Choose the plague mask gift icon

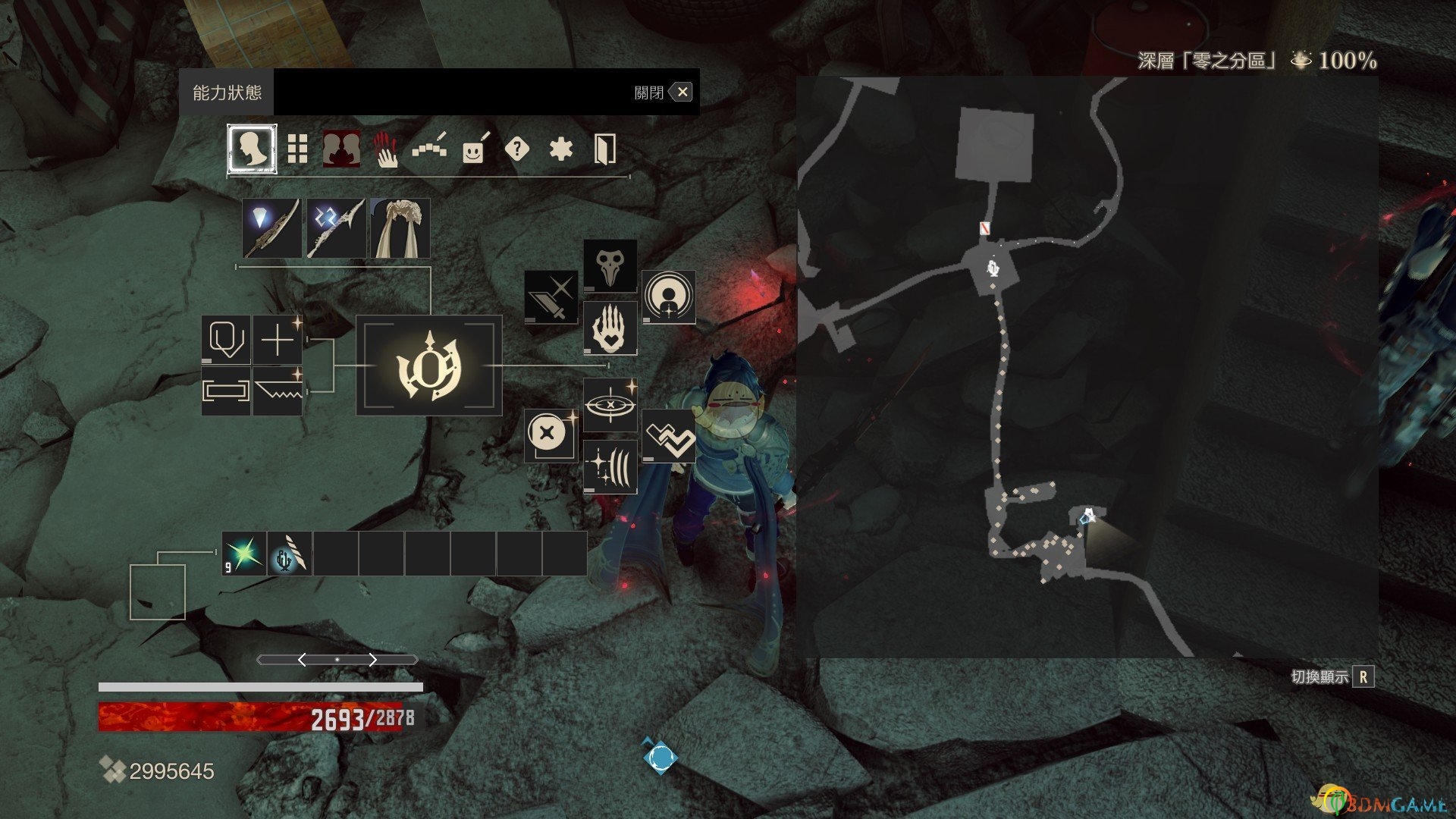(x=610, y=266)
